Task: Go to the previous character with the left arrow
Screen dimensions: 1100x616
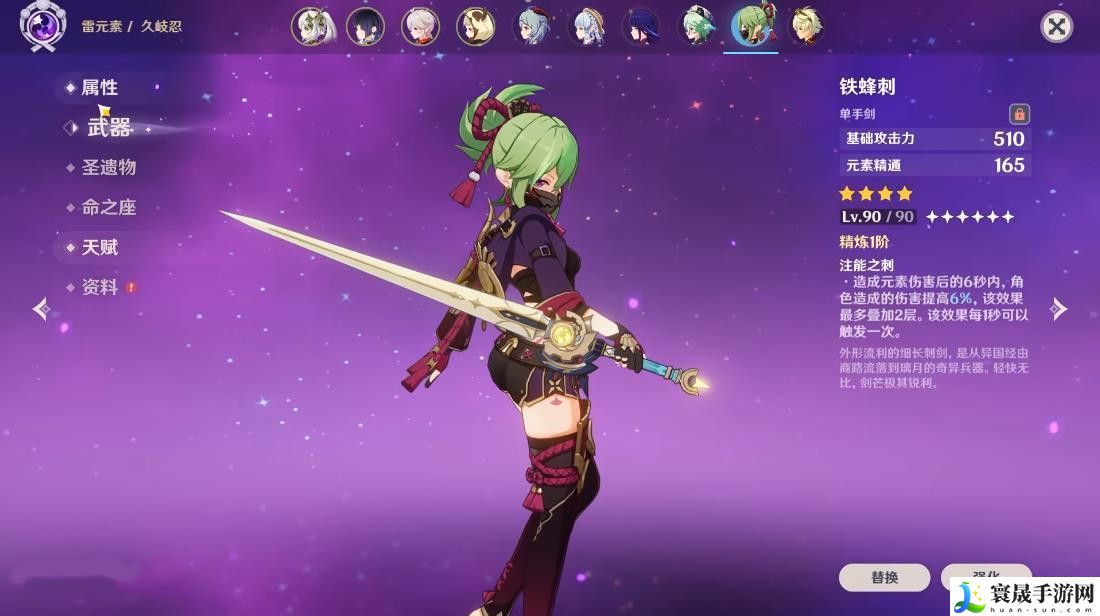Action: (41, 309)
